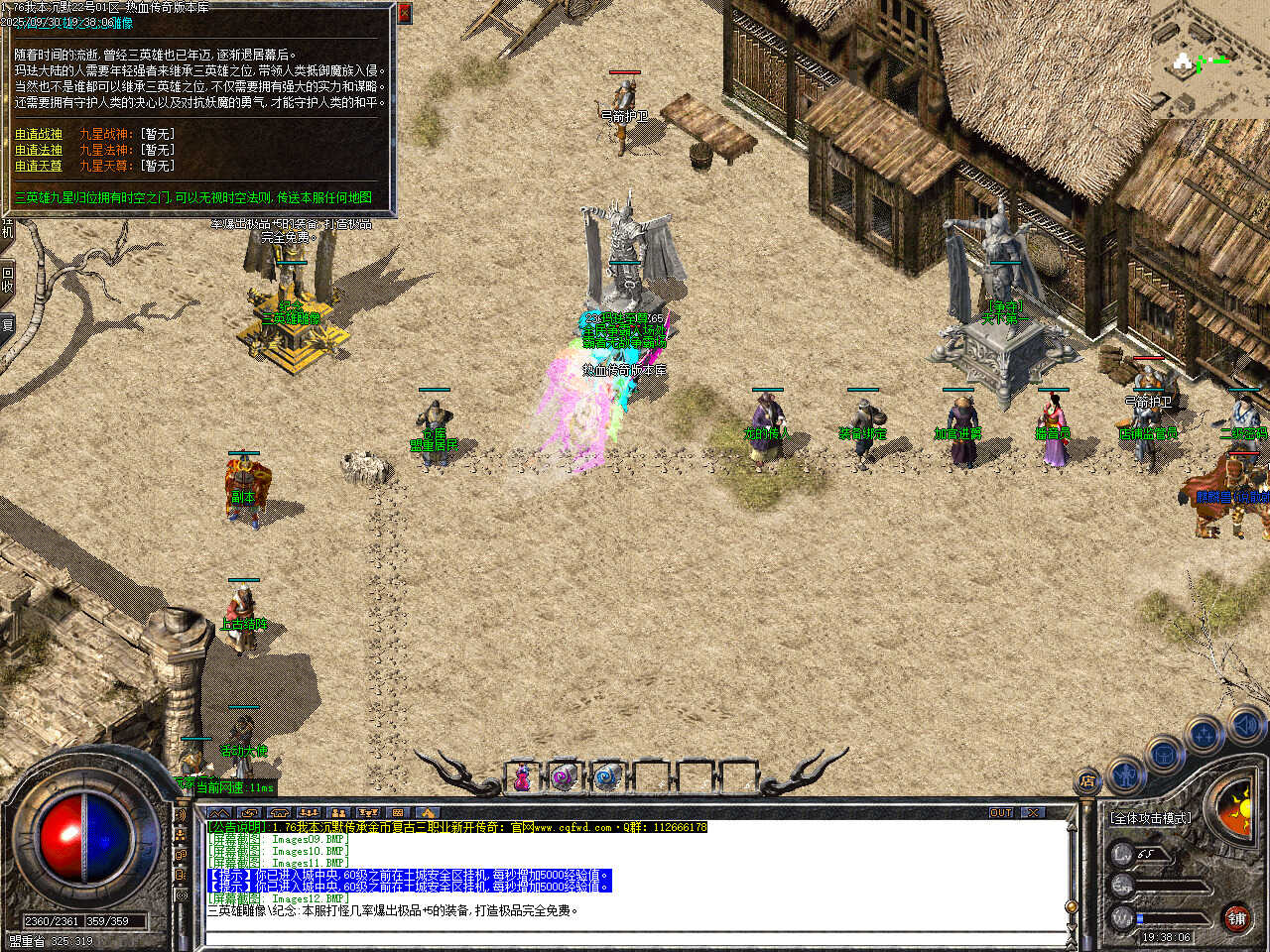Open the character figure round button
1270x952 pixels.
(1125, 772)
